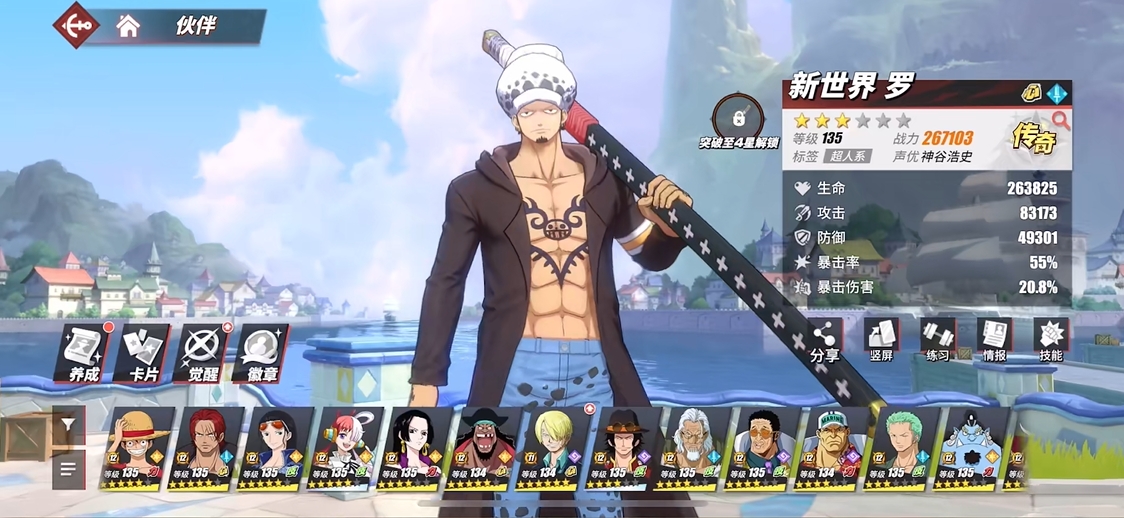1124x518 pixels.
Task: Select Luffy in the partner roster
Action: [x=136, y=447]
